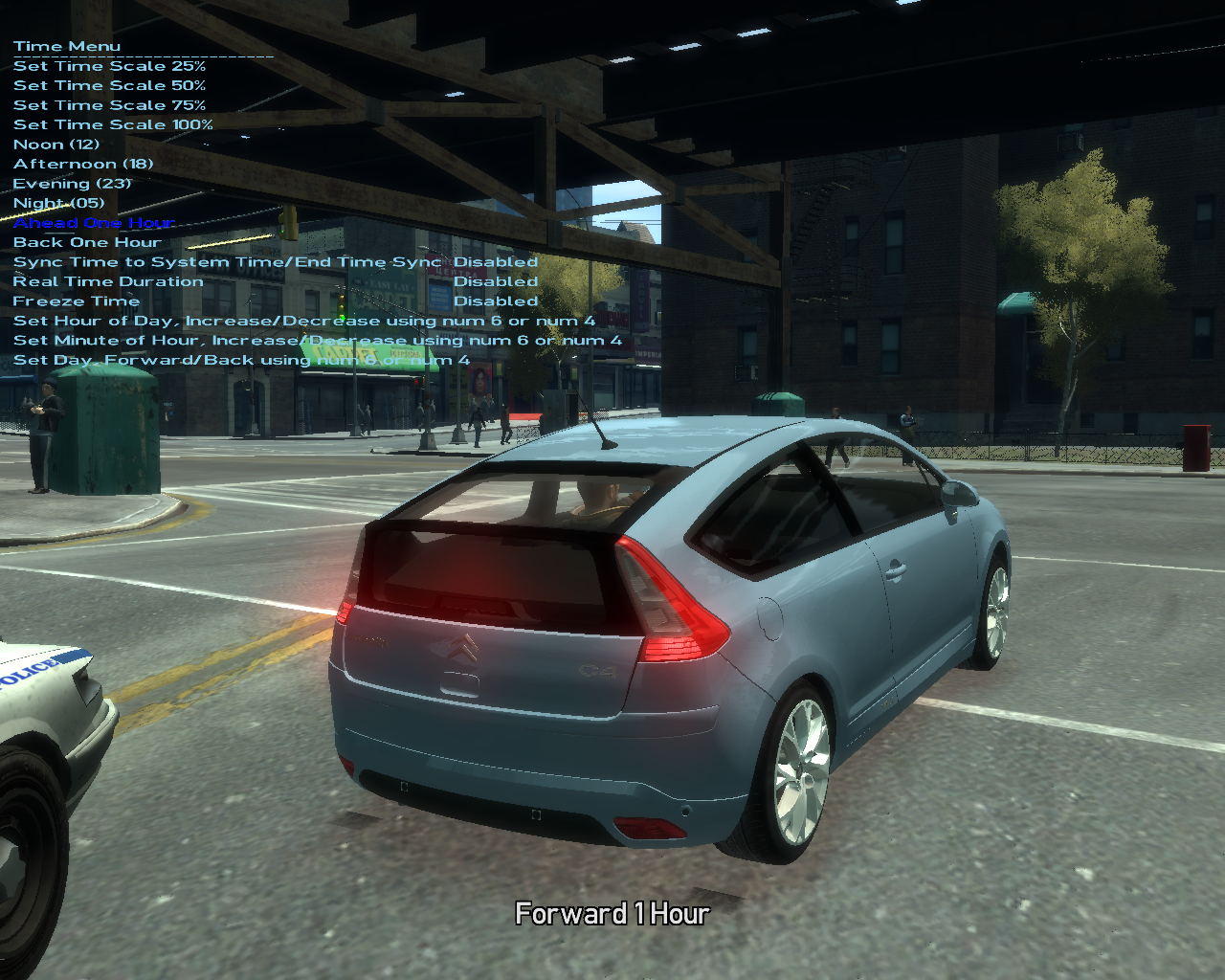
Task: Toggle Real Time Duration setting
Action: 108,281
